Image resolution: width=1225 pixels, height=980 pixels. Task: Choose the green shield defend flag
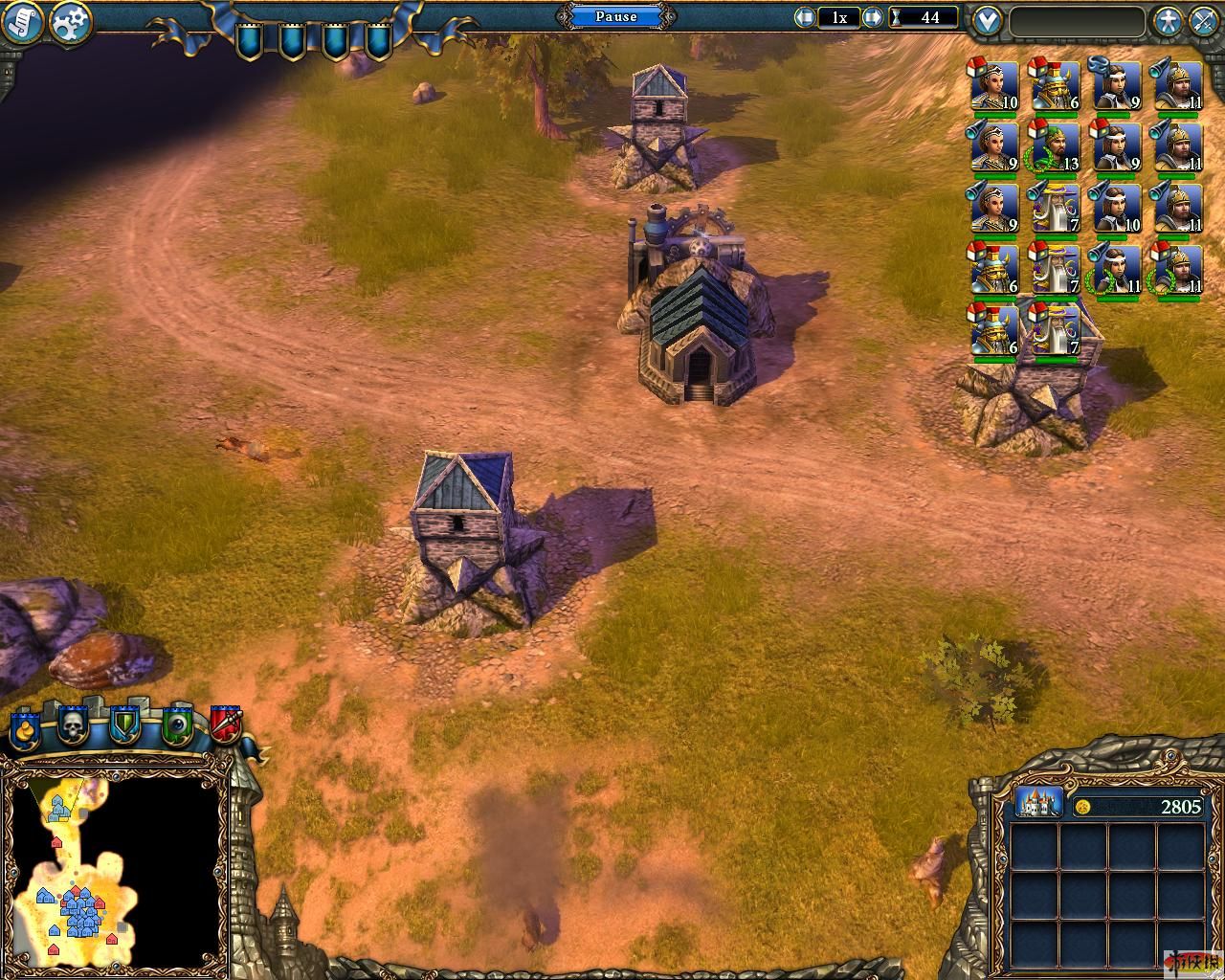point(125,727)
